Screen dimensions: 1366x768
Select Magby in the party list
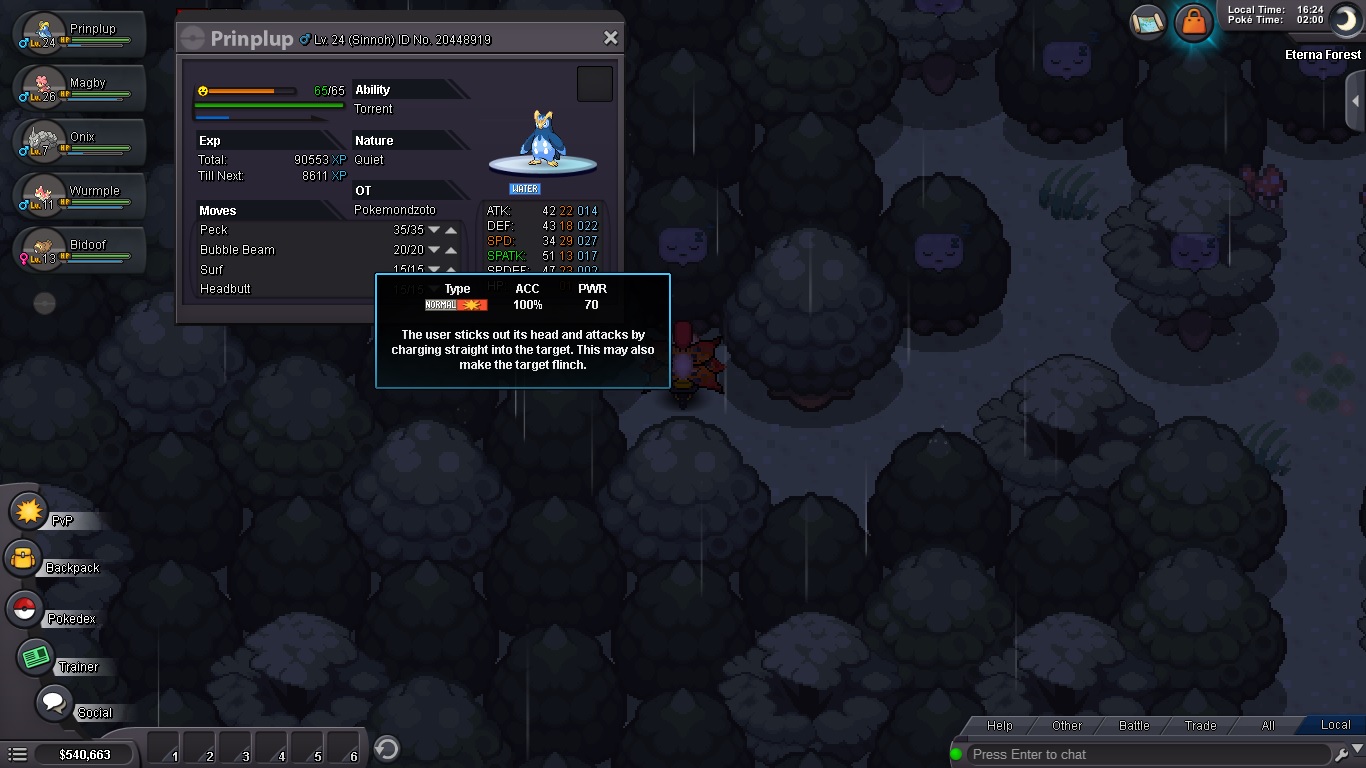pos(80,90)
